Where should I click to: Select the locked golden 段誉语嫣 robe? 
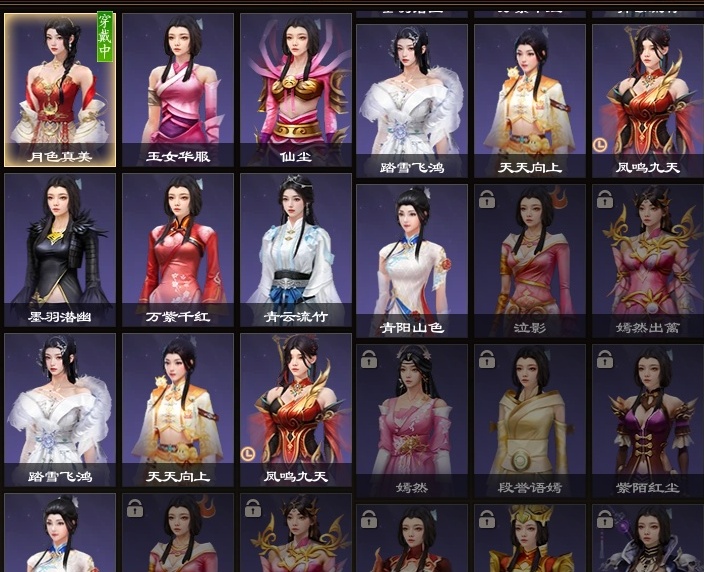point(530,420)
